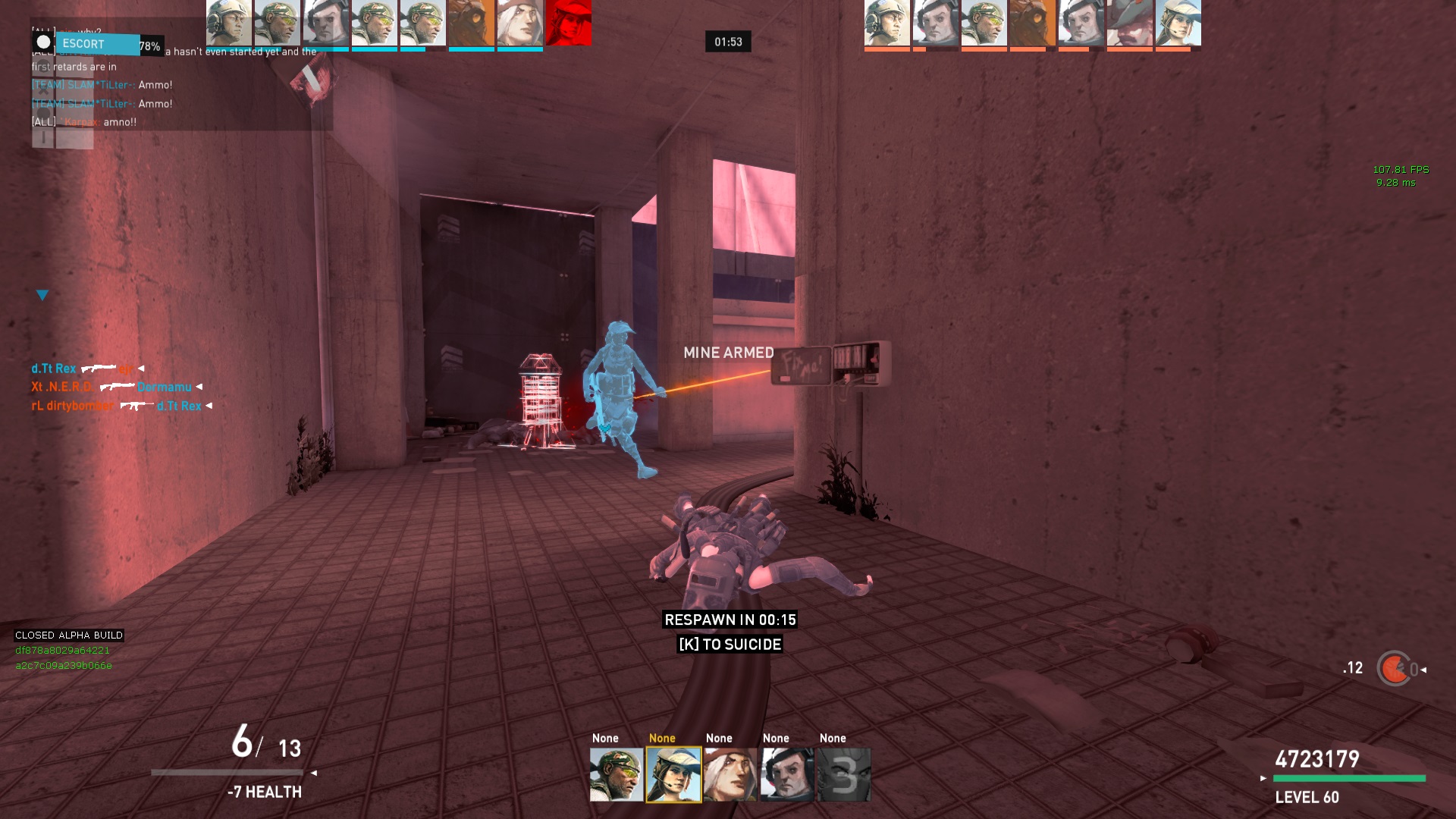Screen dimensions: 1456x819
Task: Pick the black-helmeted merc in squad bar
Action: (x=787, y=774)
